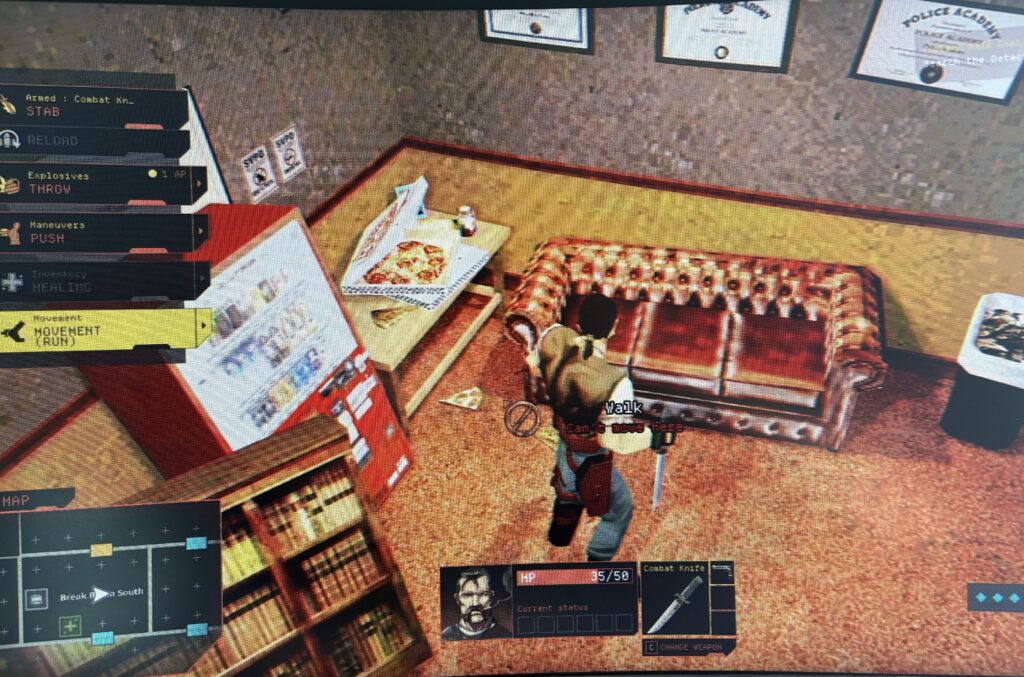Click the blue diamonds action points indicator
Screen dimensions: 1024x677
click(994, 596)
